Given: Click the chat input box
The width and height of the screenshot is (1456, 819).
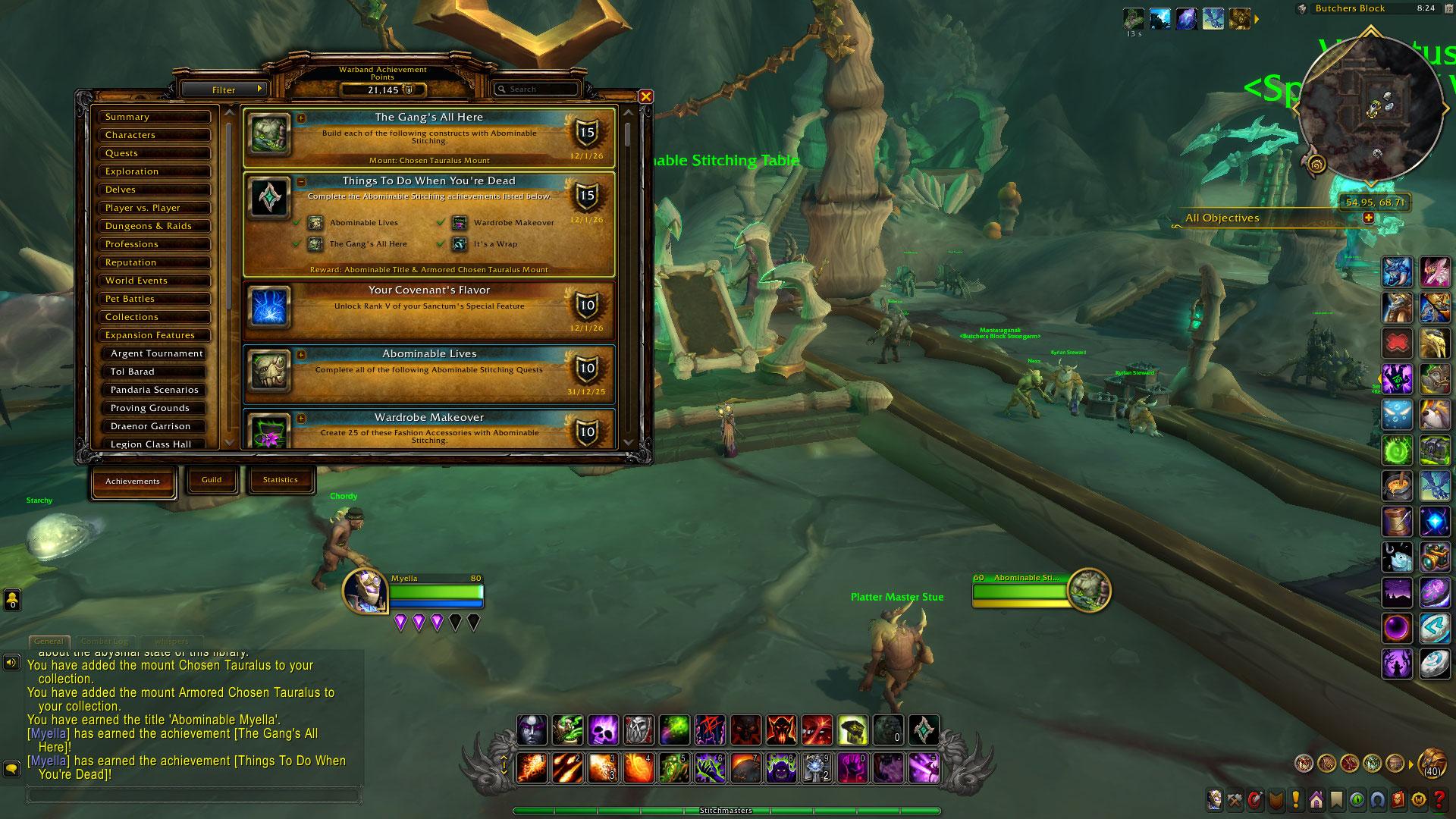Looking at the screenshot, I should click(193, 795).
